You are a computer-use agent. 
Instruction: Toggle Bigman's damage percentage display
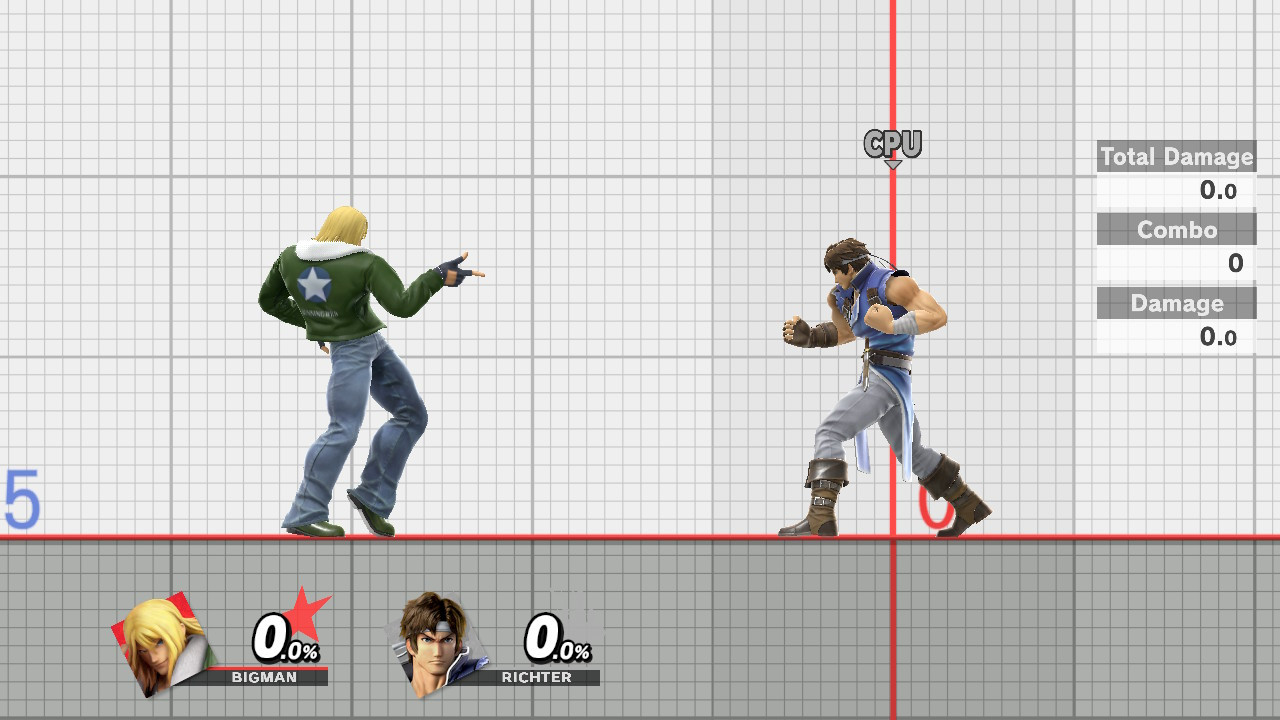(x=282, y=637)
